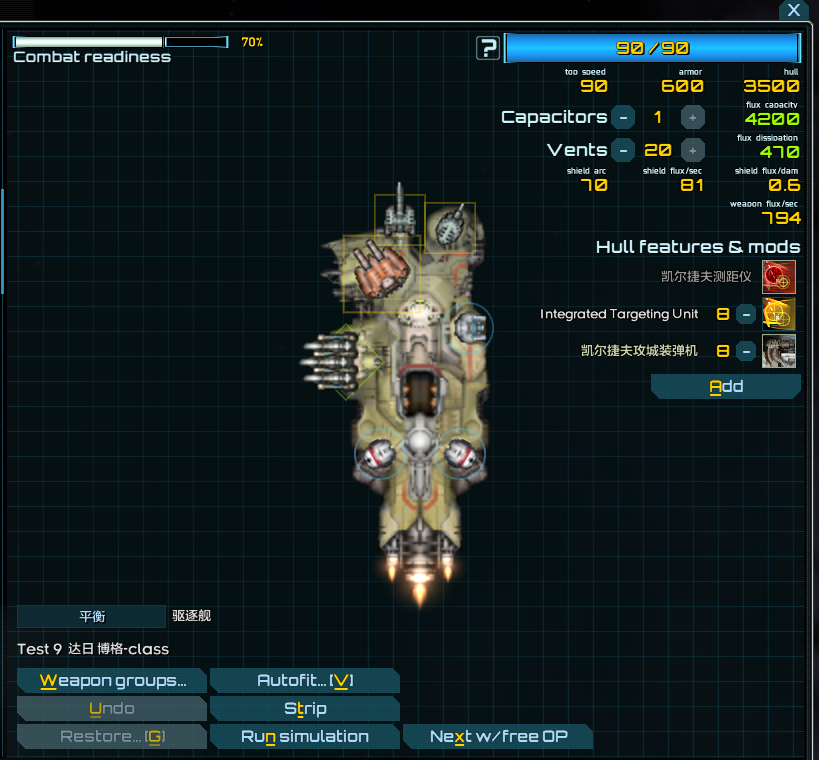Select the Integrated Targeting Unit icon
The height and width of the screenshot is (760, 819).
(779, 314)
